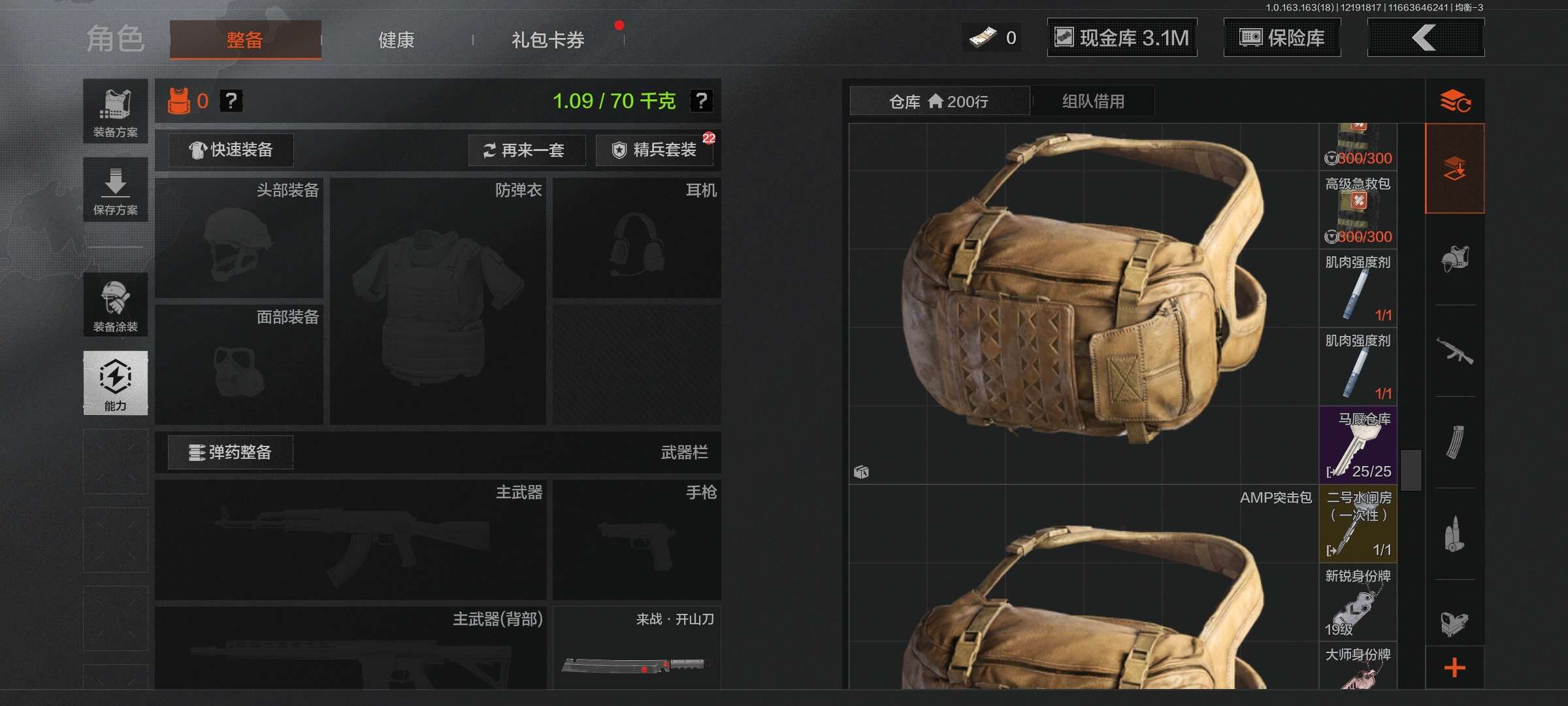Collapse the panel with the top-right arrow

[x=1426, y=37]
